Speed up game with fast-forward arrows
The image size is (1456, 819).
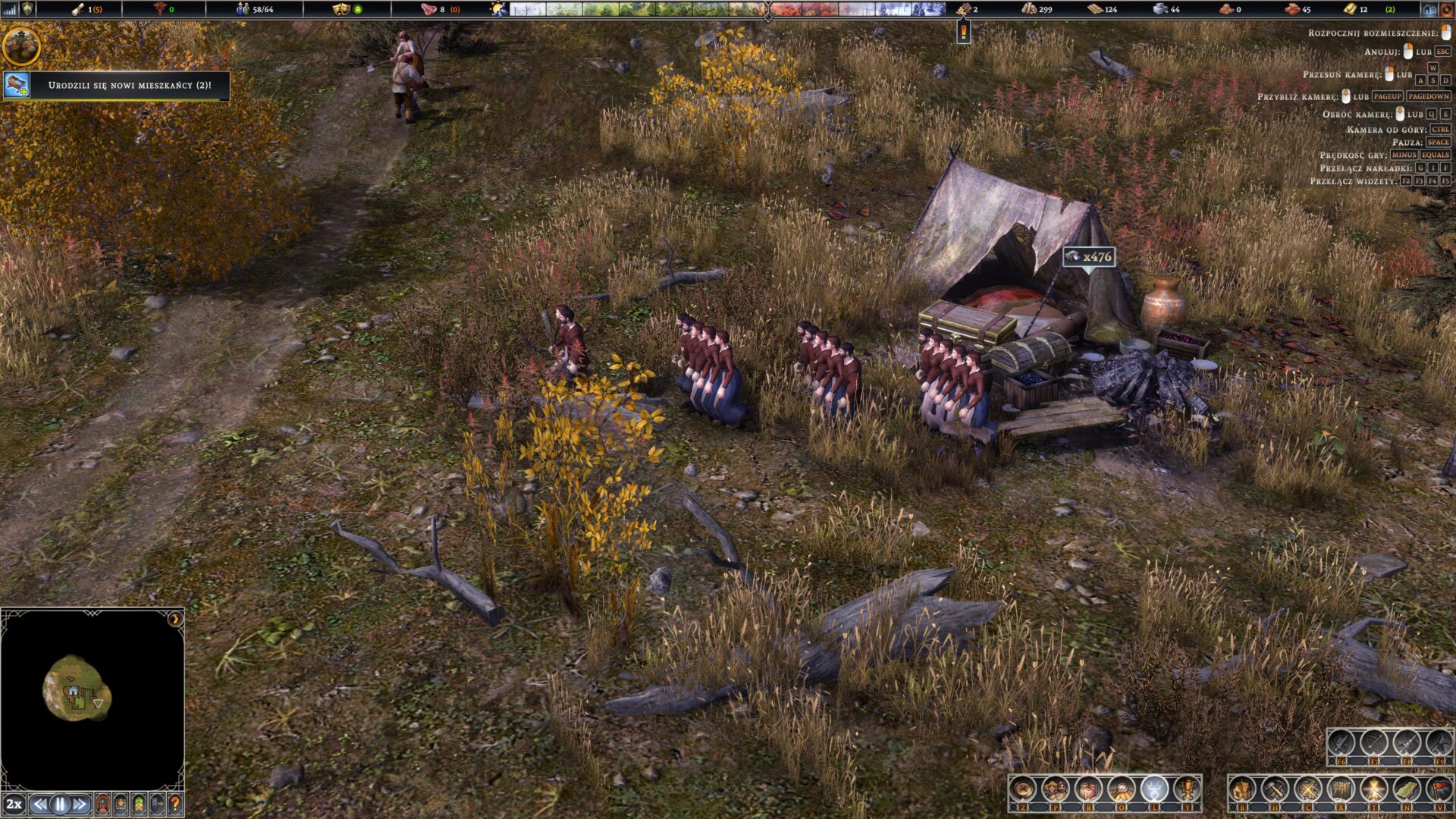(80, 804)
